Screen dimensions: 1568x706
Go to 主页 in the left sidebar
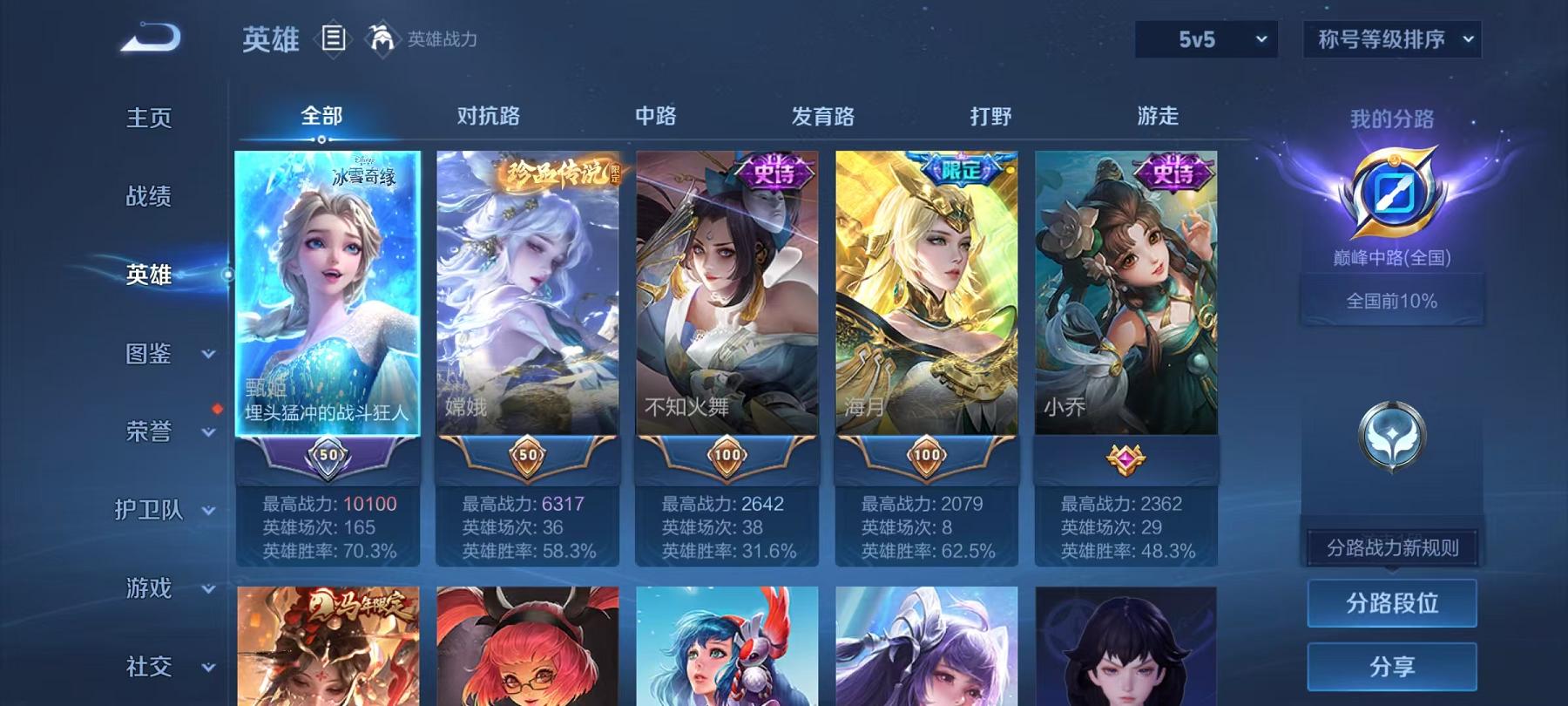(148, 116)
